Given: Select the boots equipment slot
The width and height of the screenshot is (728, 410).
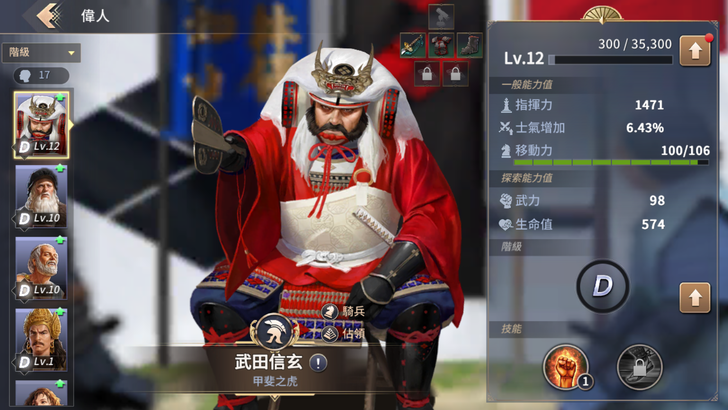Looking at the screenshot, I should coord(469,44).
